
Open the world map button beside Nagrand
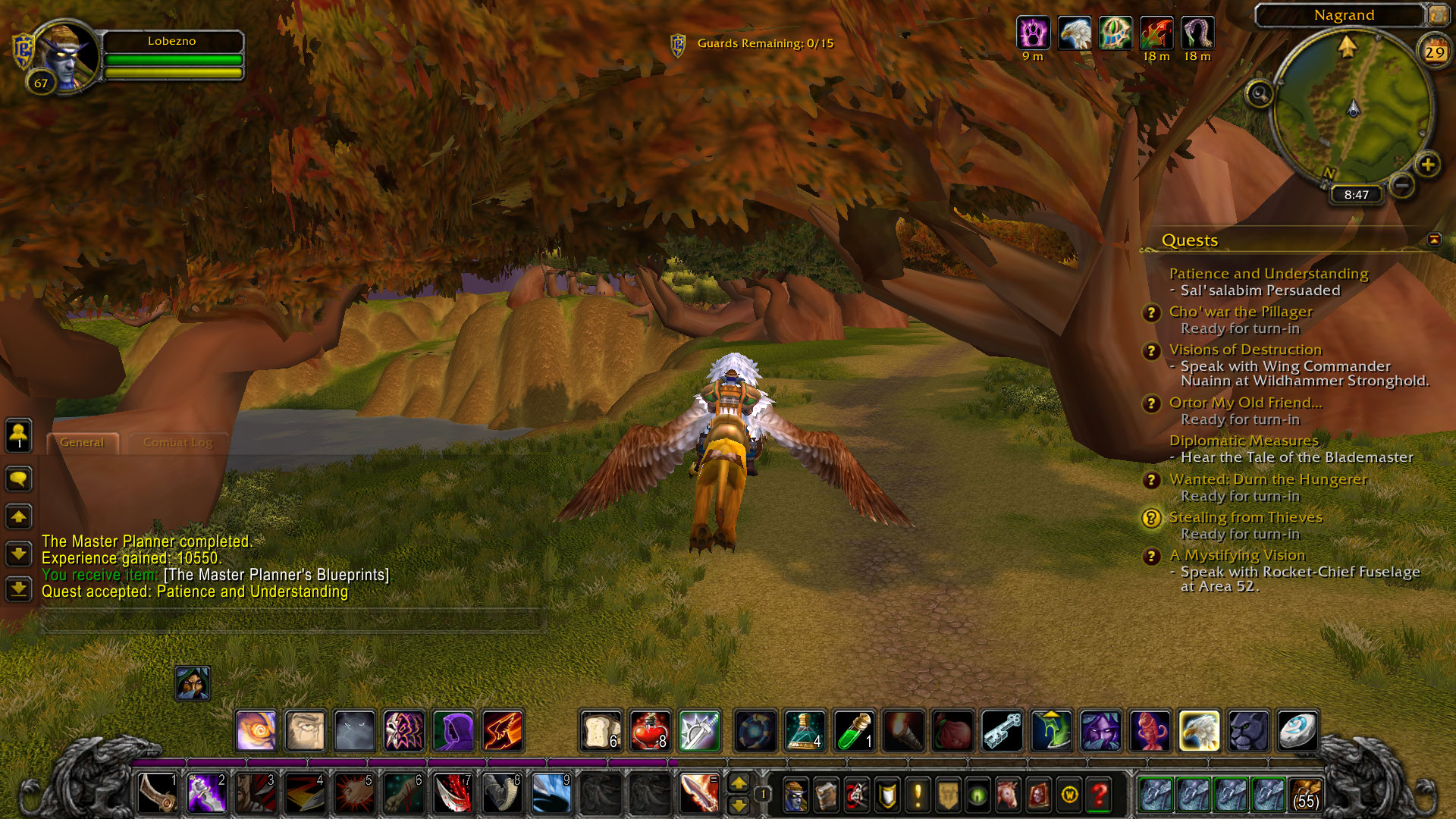pyautogui.click(x=1437, y=14)
